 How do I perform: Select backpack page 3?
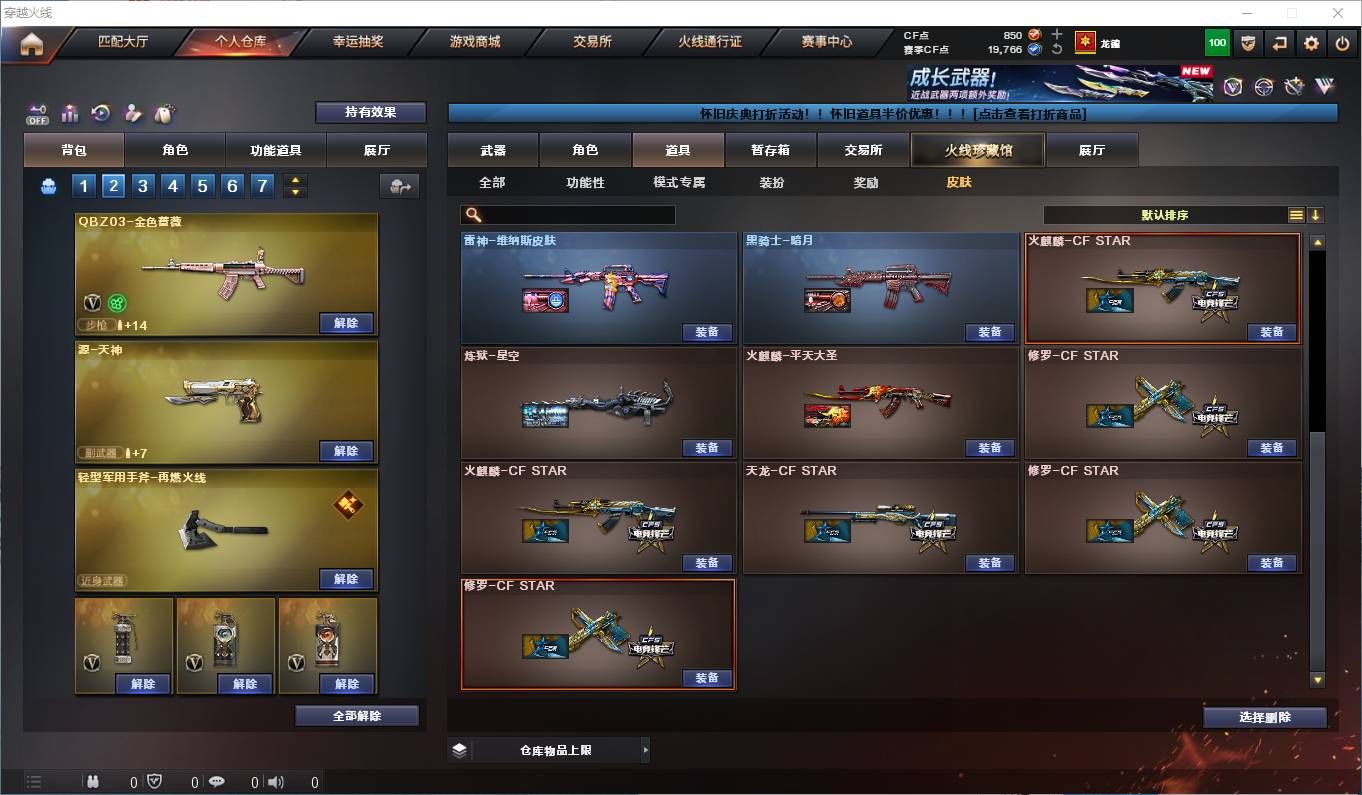(x=143, y=186)
